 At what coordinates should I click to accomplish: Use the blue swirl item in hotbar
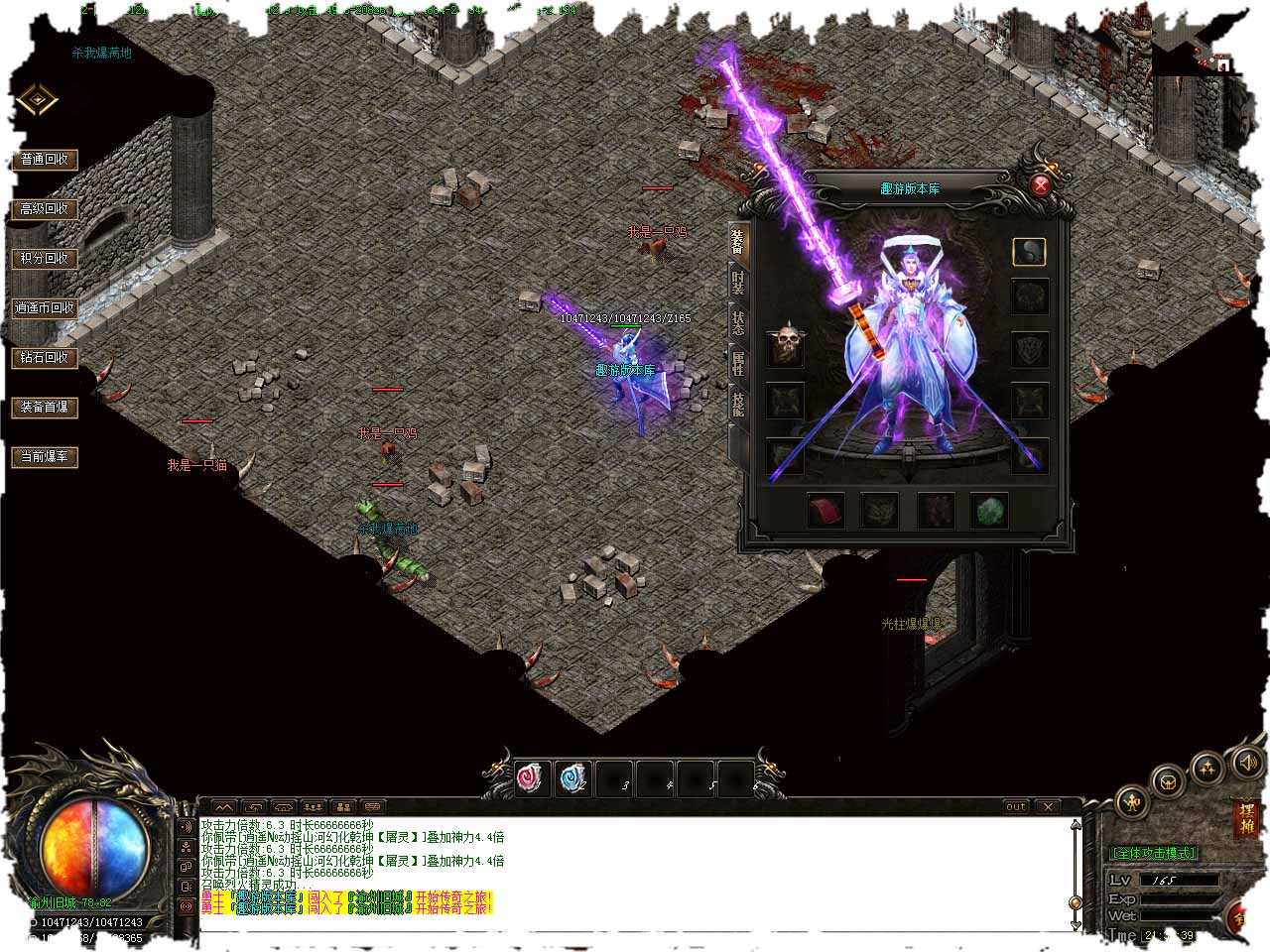coord(572,778)
